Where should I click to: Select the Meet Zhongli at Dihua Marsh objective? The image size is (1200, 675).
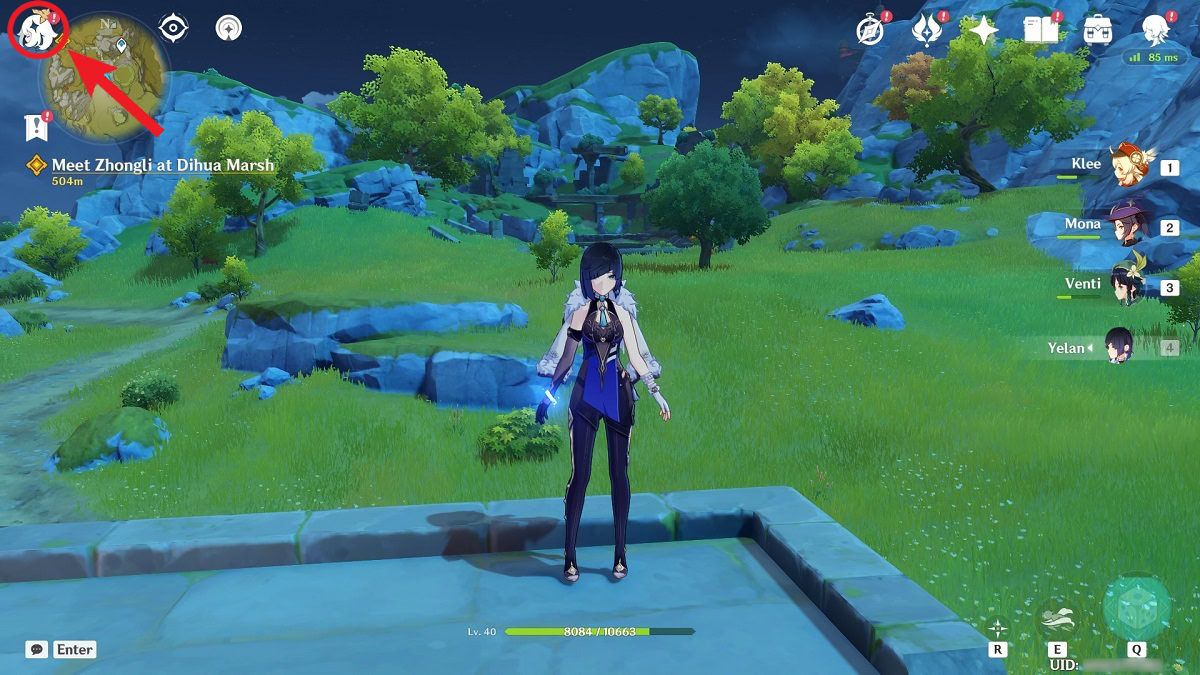(162, 165)
